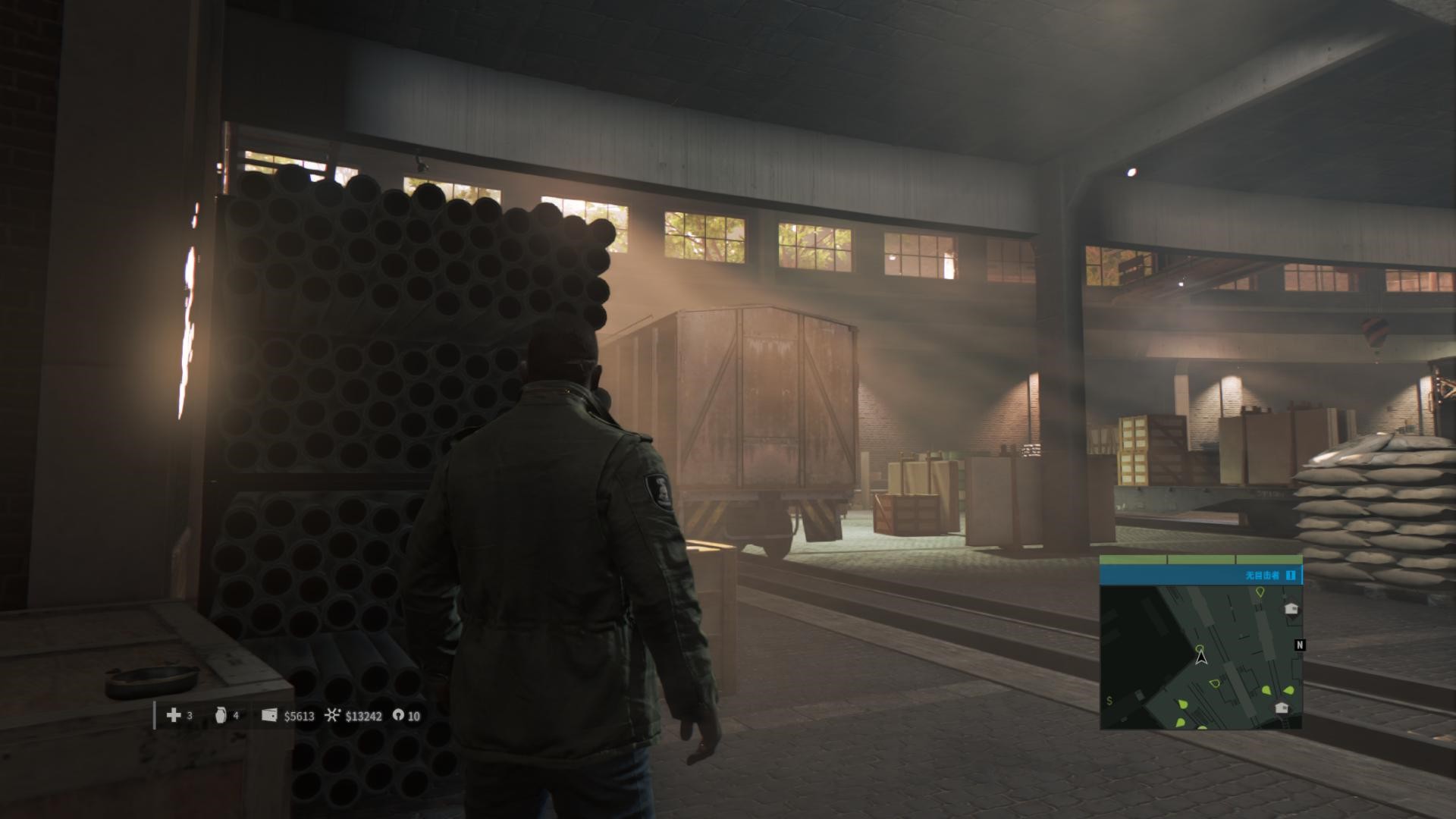Click the dollar sign marker on minimap
Viewport: 1456px width, 819px height.
(x=1109, y=701)
